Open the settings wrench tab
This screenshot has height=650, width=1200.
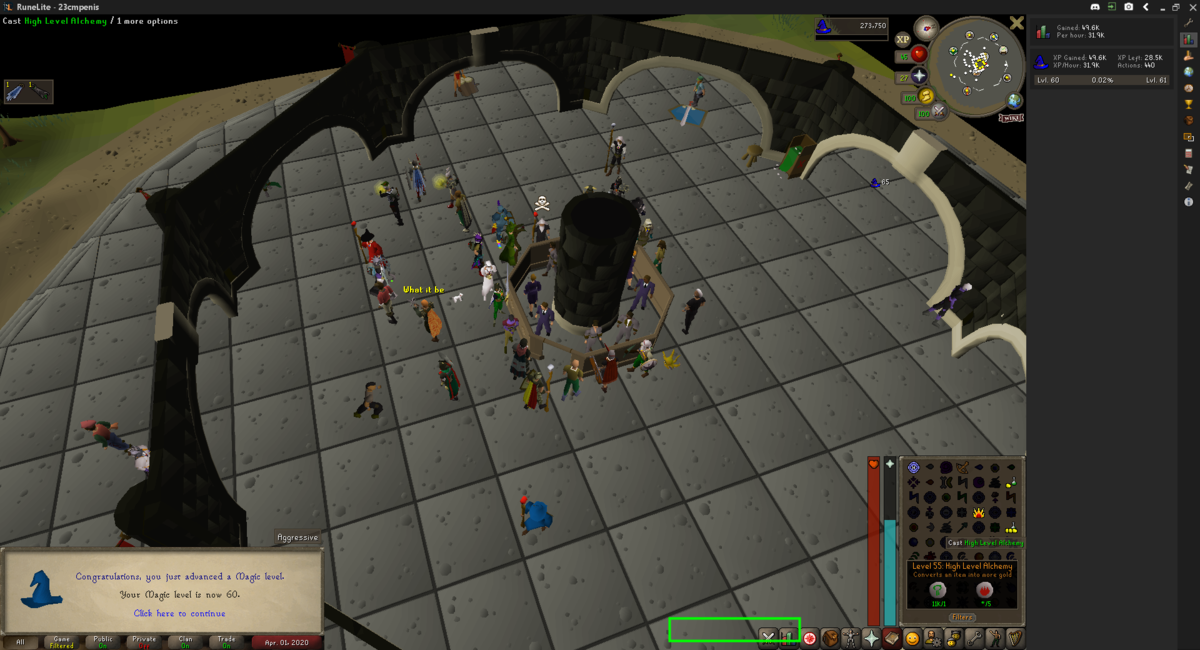975,637
